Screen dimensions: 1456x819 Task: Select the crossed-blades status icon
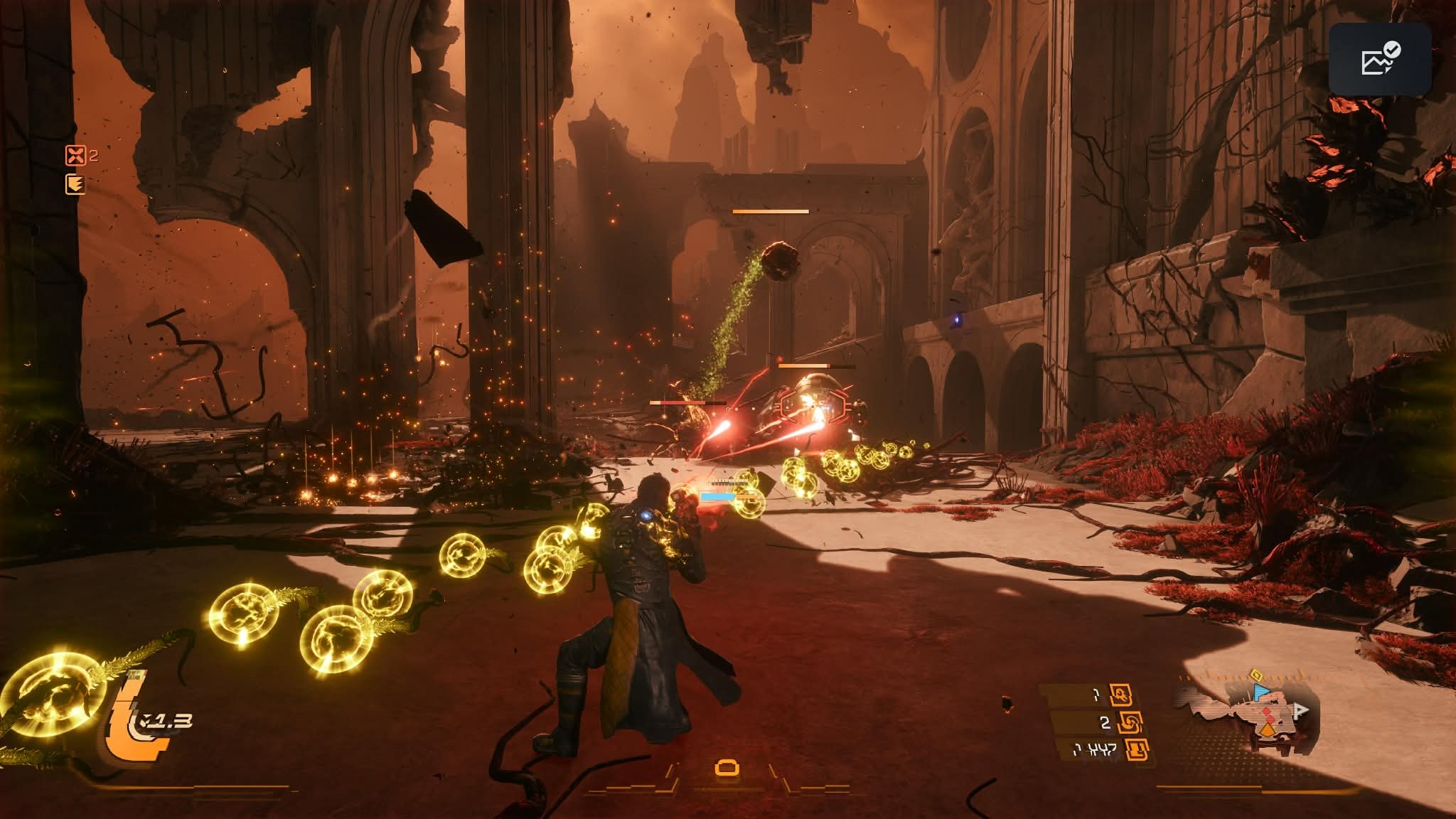(75, 155)
